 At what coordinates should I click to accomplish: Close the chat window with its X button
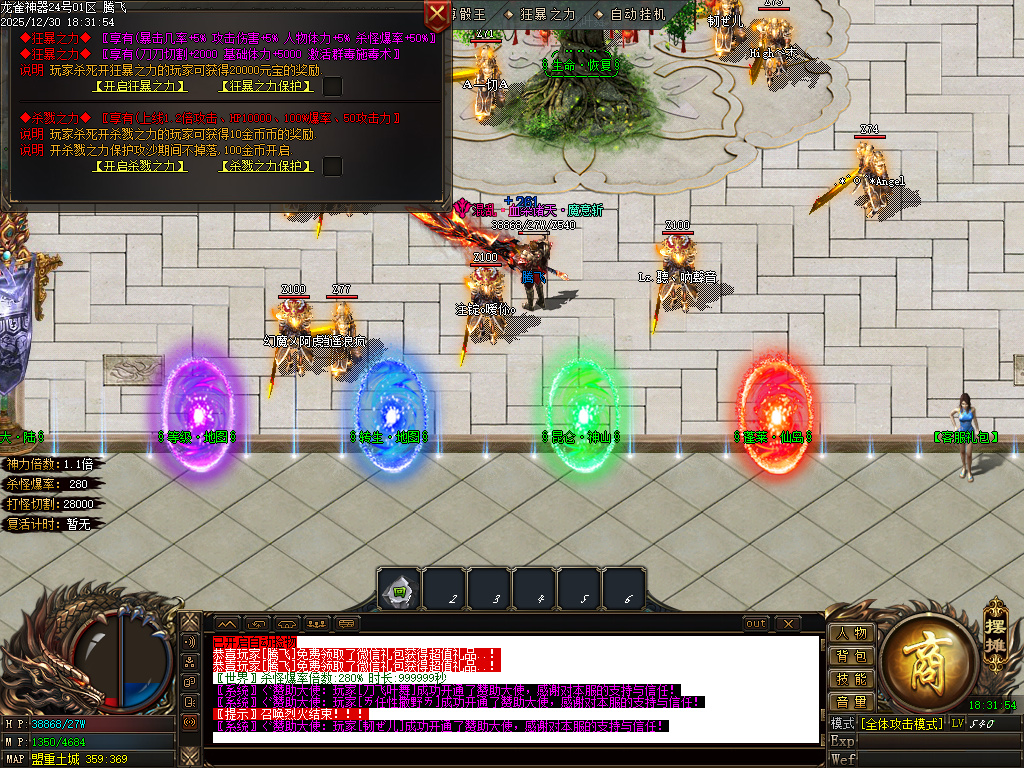click(788, 624)
